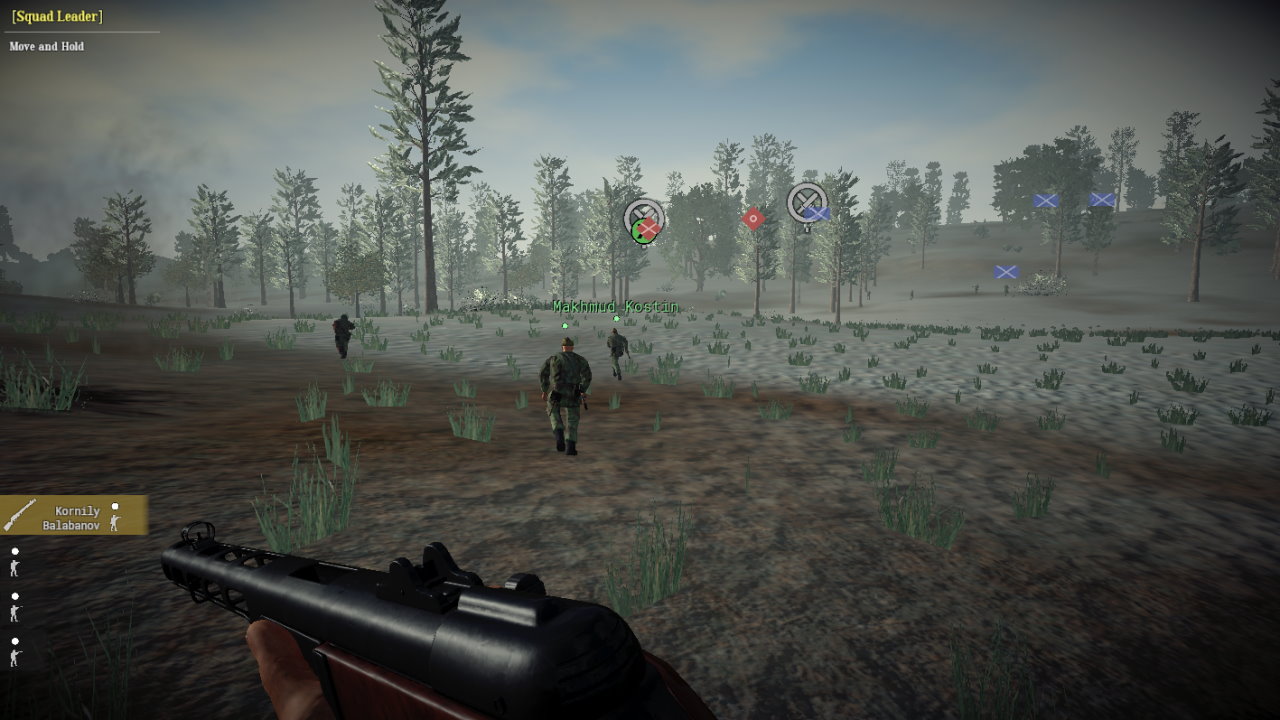
Task: Click the left crossed-swords objective marker
Action: tap(644, 213)
